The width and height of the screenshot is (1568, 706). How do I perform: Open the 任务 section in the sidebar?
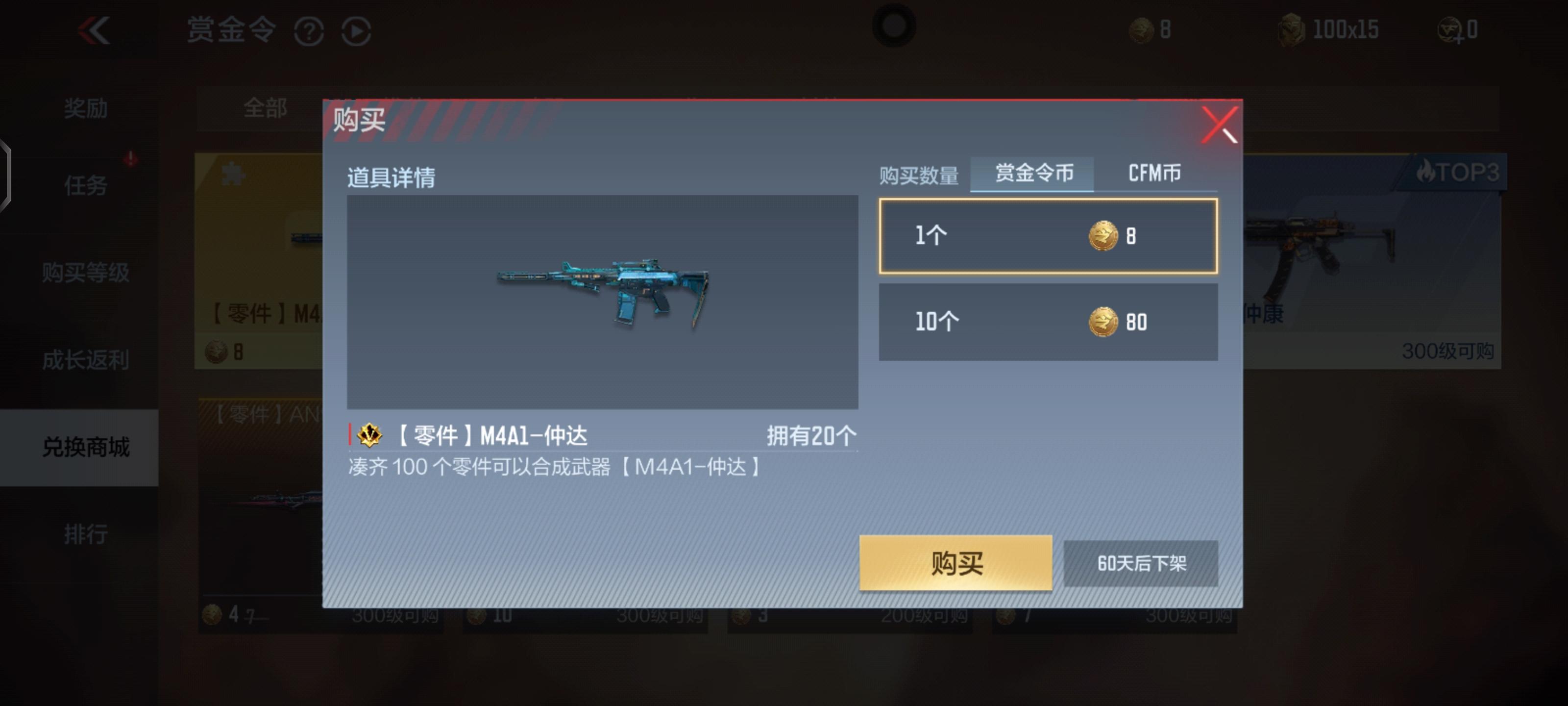(x=86, y=187)
